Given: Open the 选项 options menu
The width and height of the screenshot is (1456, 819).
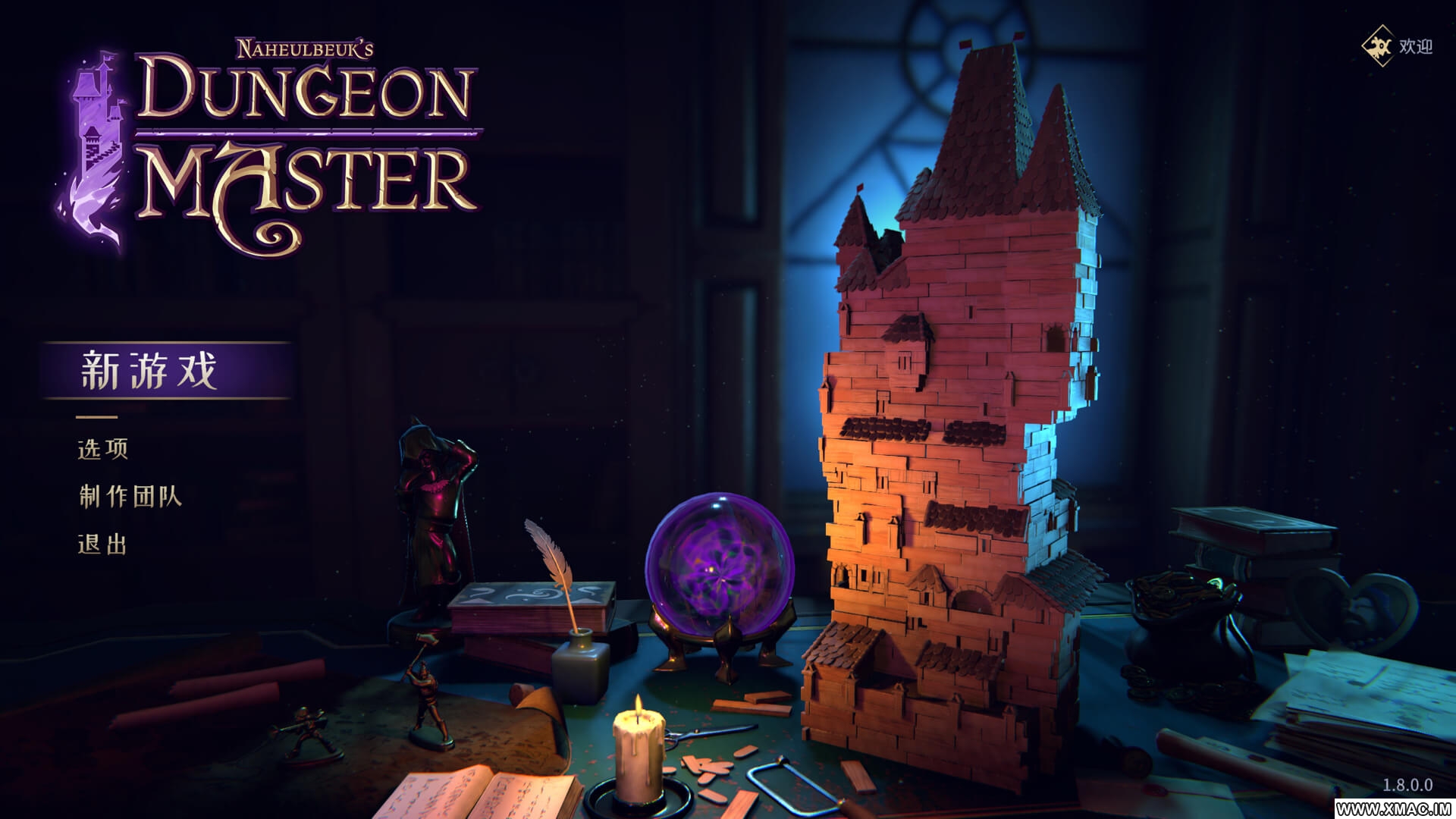Looking at the screenshot, I should tap(101, 450).
